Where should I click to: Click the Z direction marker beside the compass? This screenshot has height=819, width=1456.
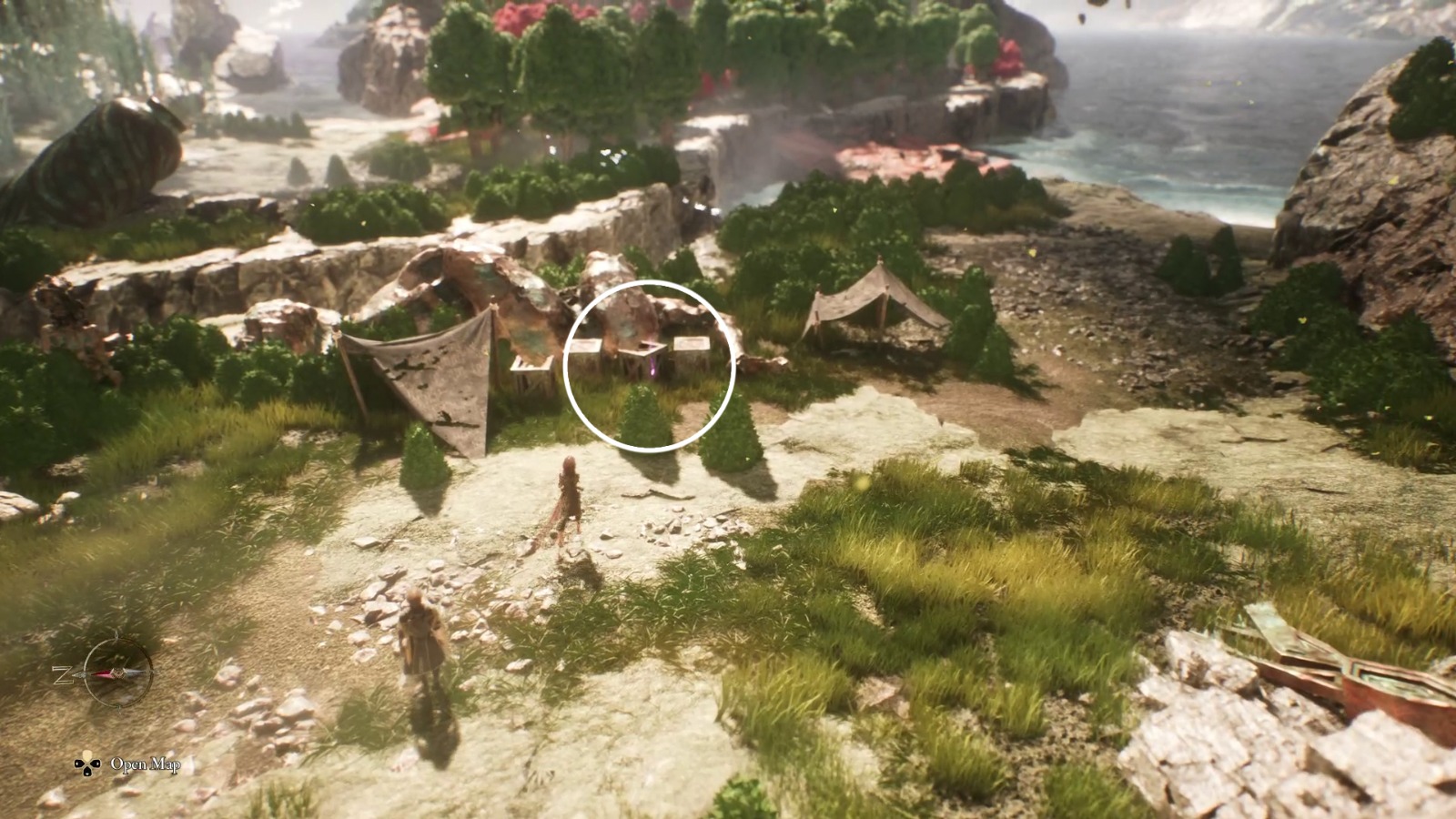click(61, 674)
